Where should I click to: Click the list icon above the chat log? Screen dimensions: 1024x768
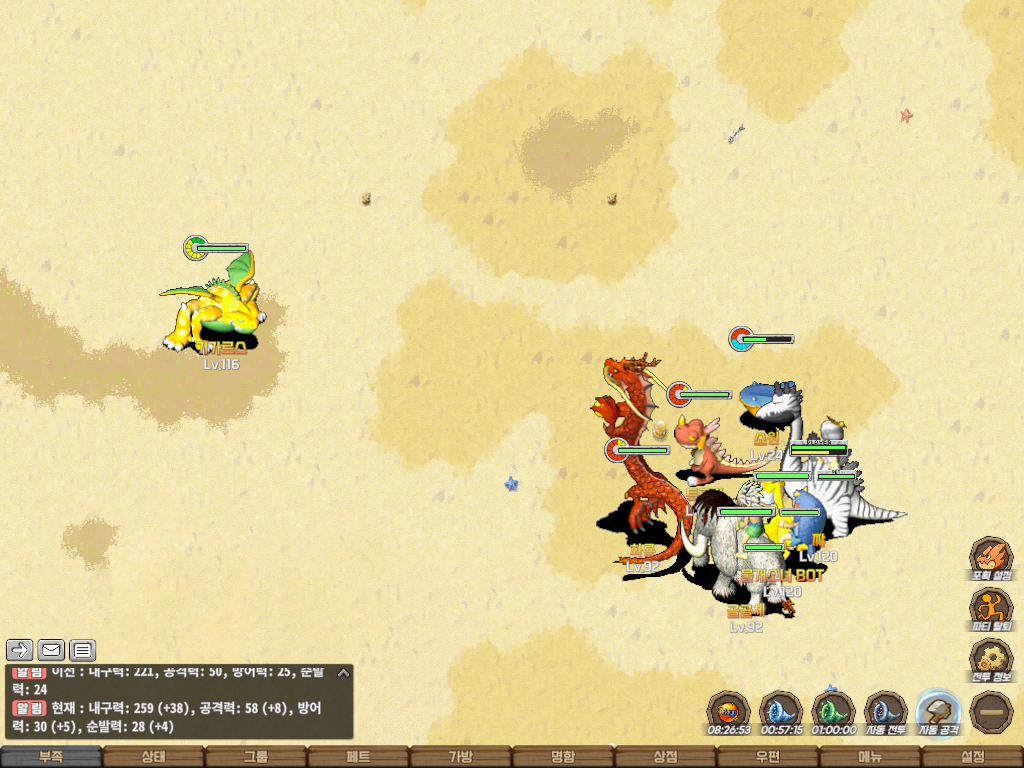pos(82,650)
